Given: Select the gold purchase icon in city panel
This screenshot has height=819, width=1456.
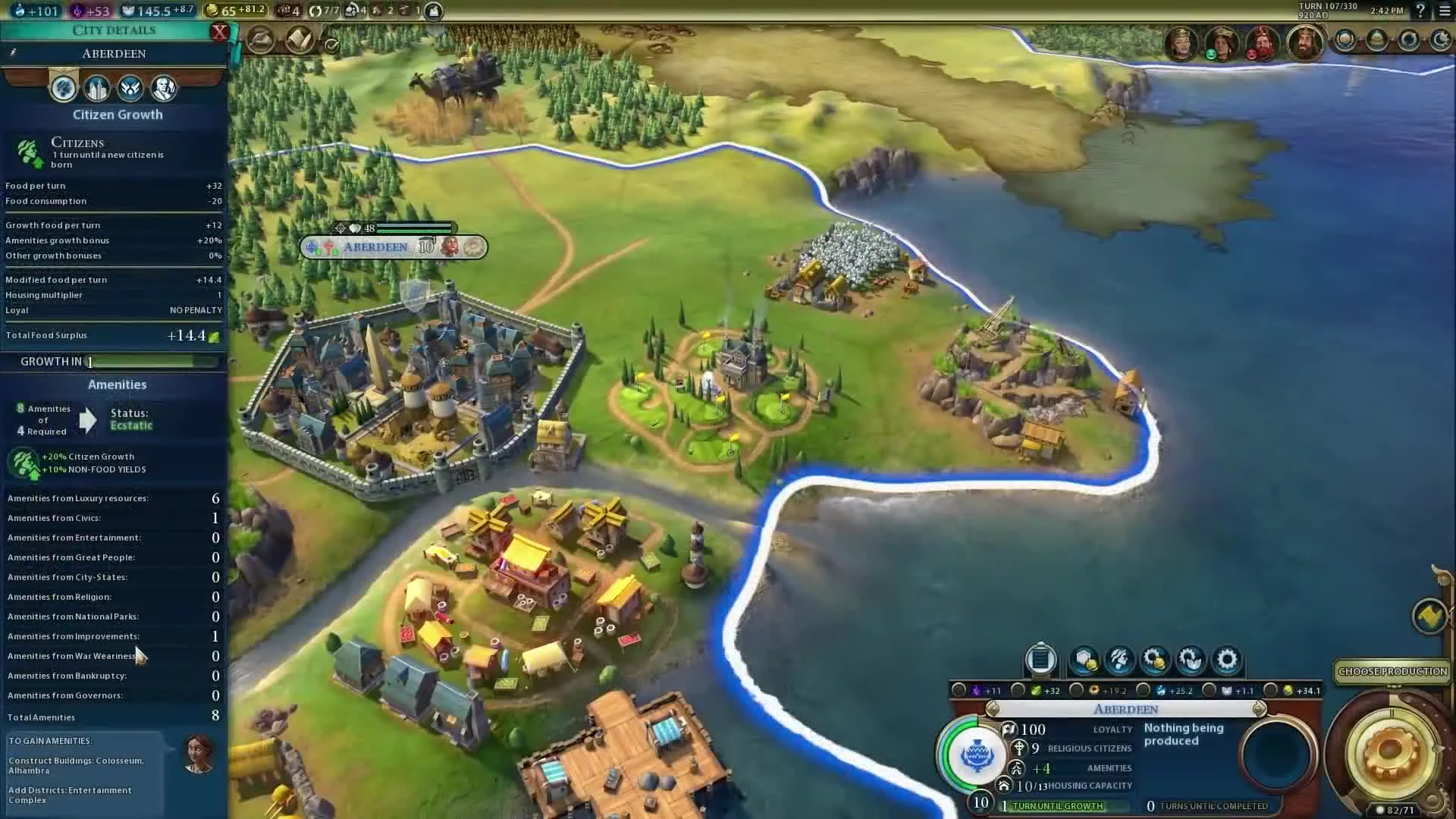Looking at the screenshot, I should pyautogui.click(x=1156, y=660).
